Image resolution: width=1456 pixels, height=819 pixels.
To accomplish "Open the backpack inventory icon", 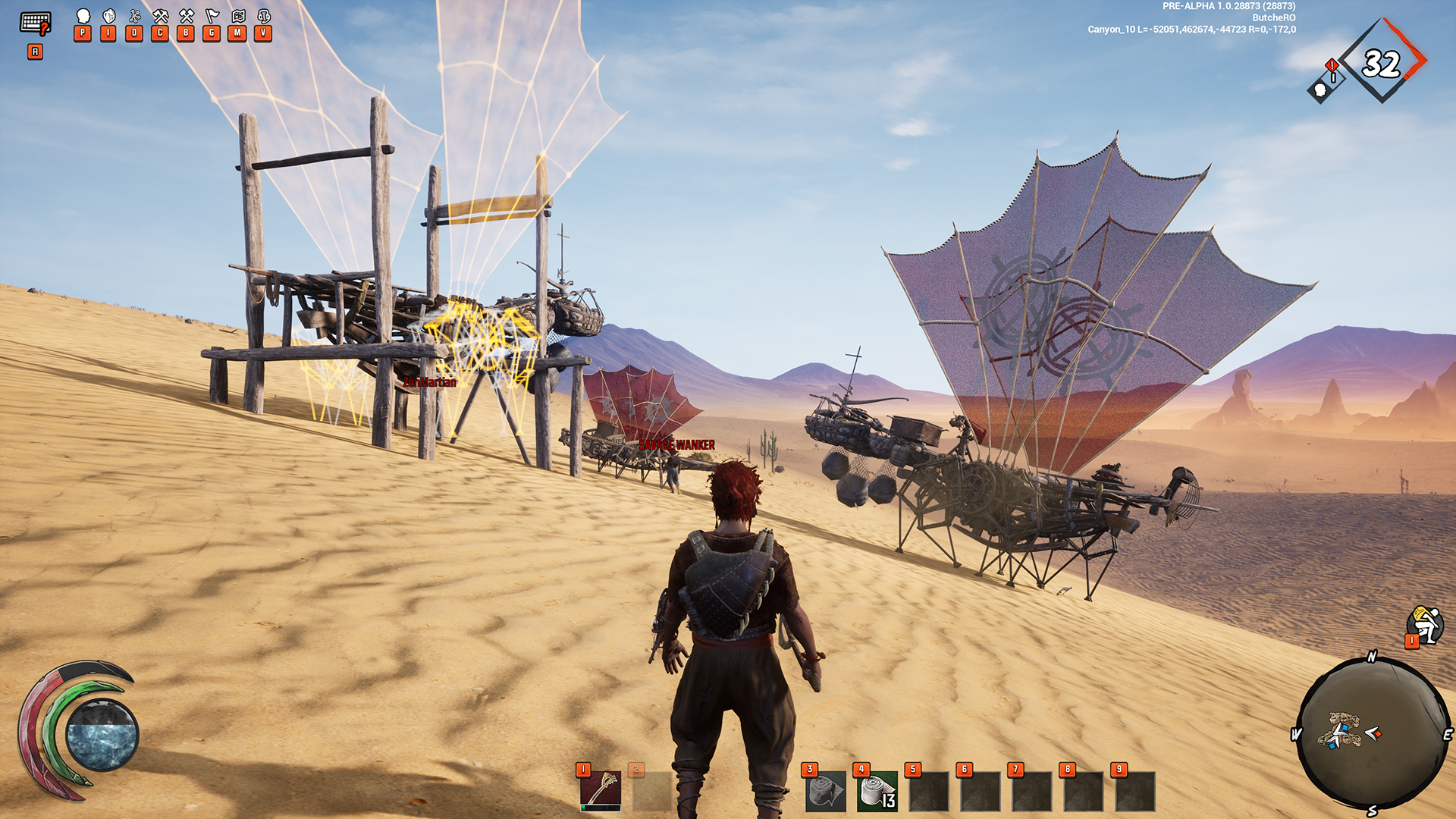I will pyautogui.click(x=109, y=17).
